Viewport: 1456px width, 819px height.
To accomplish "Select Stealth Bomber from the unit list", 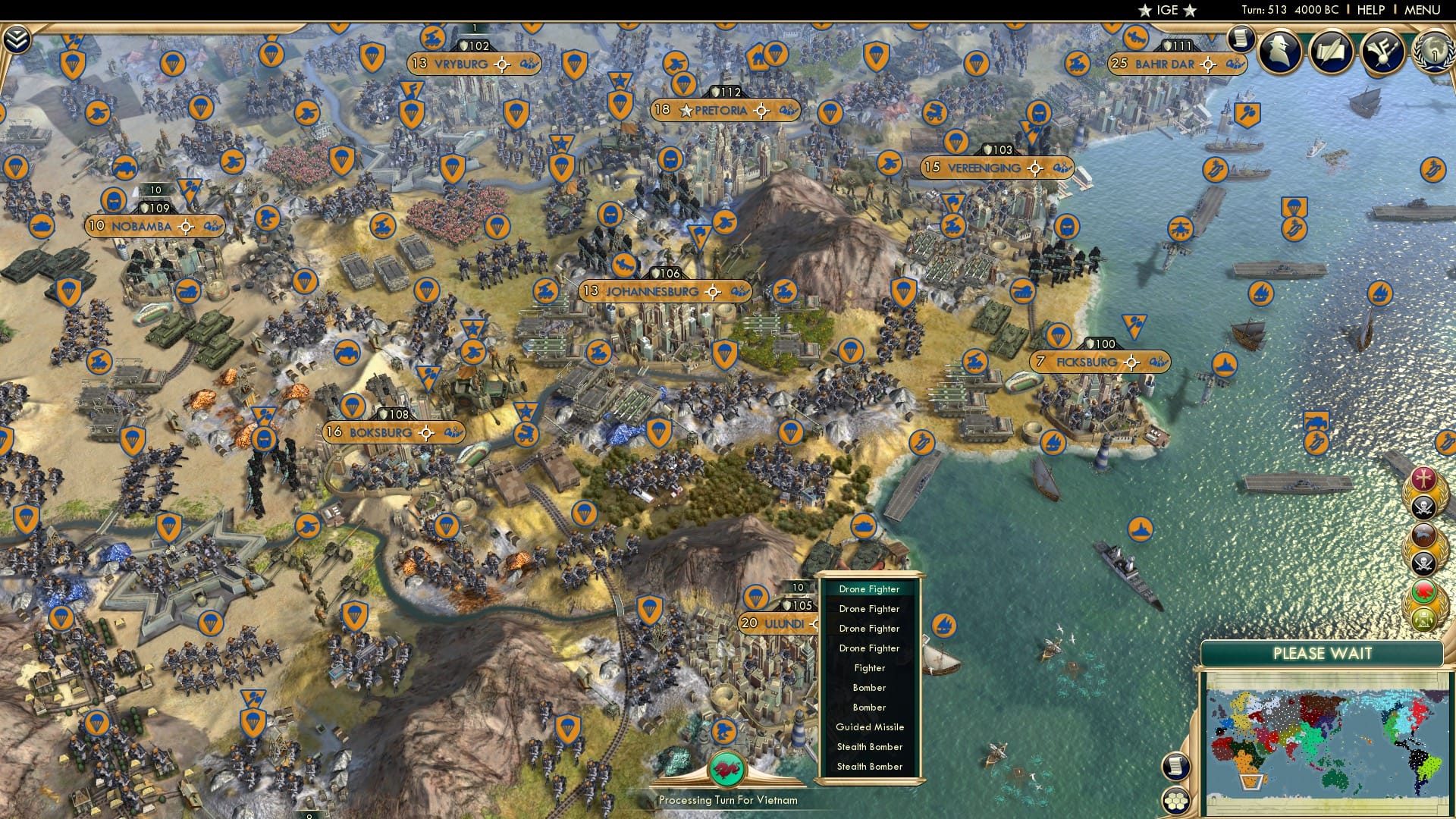I will pos(871,747).
